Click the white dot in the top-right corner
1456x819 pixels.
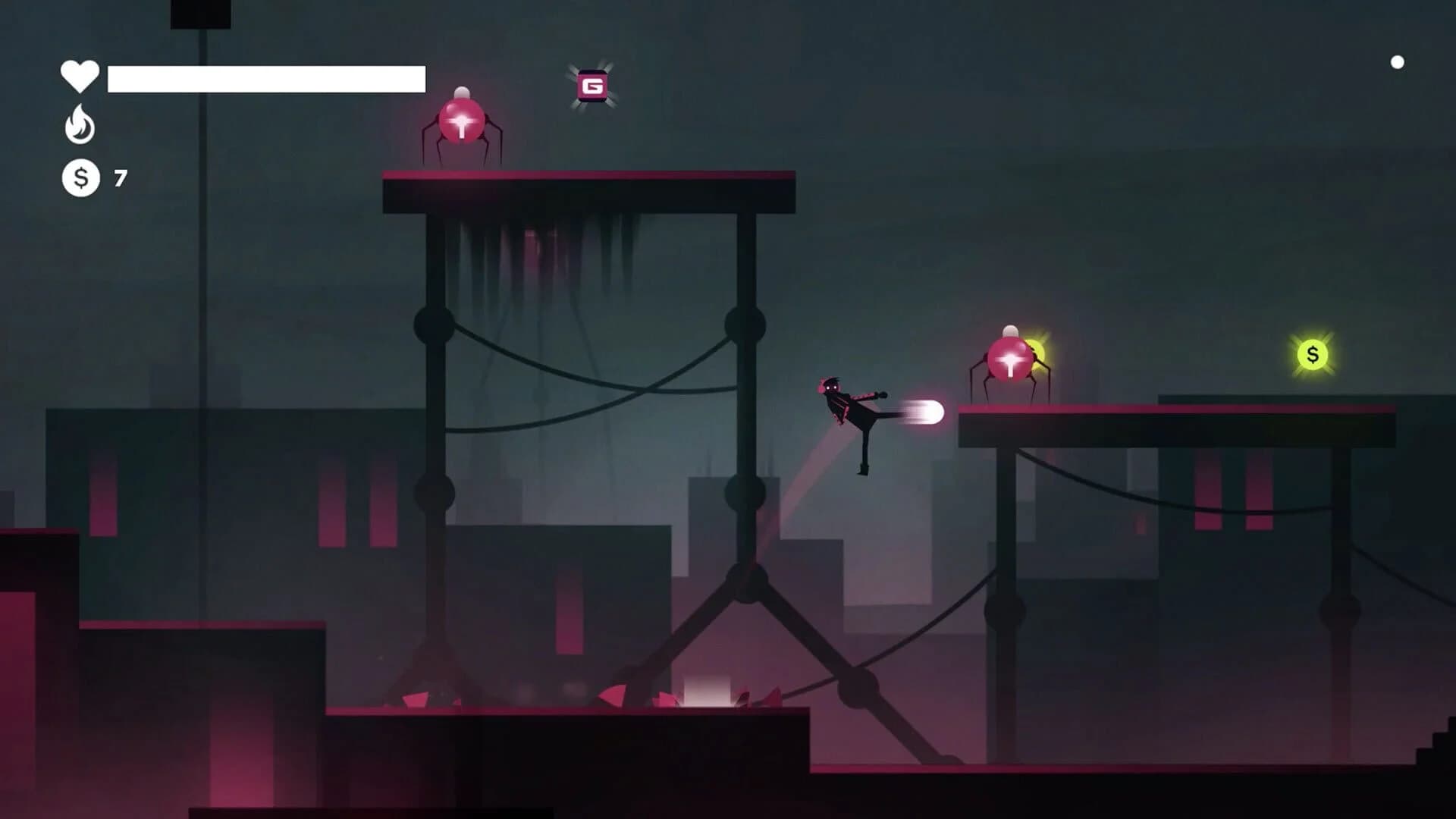pyautogui.click(x=1398, y=62)
